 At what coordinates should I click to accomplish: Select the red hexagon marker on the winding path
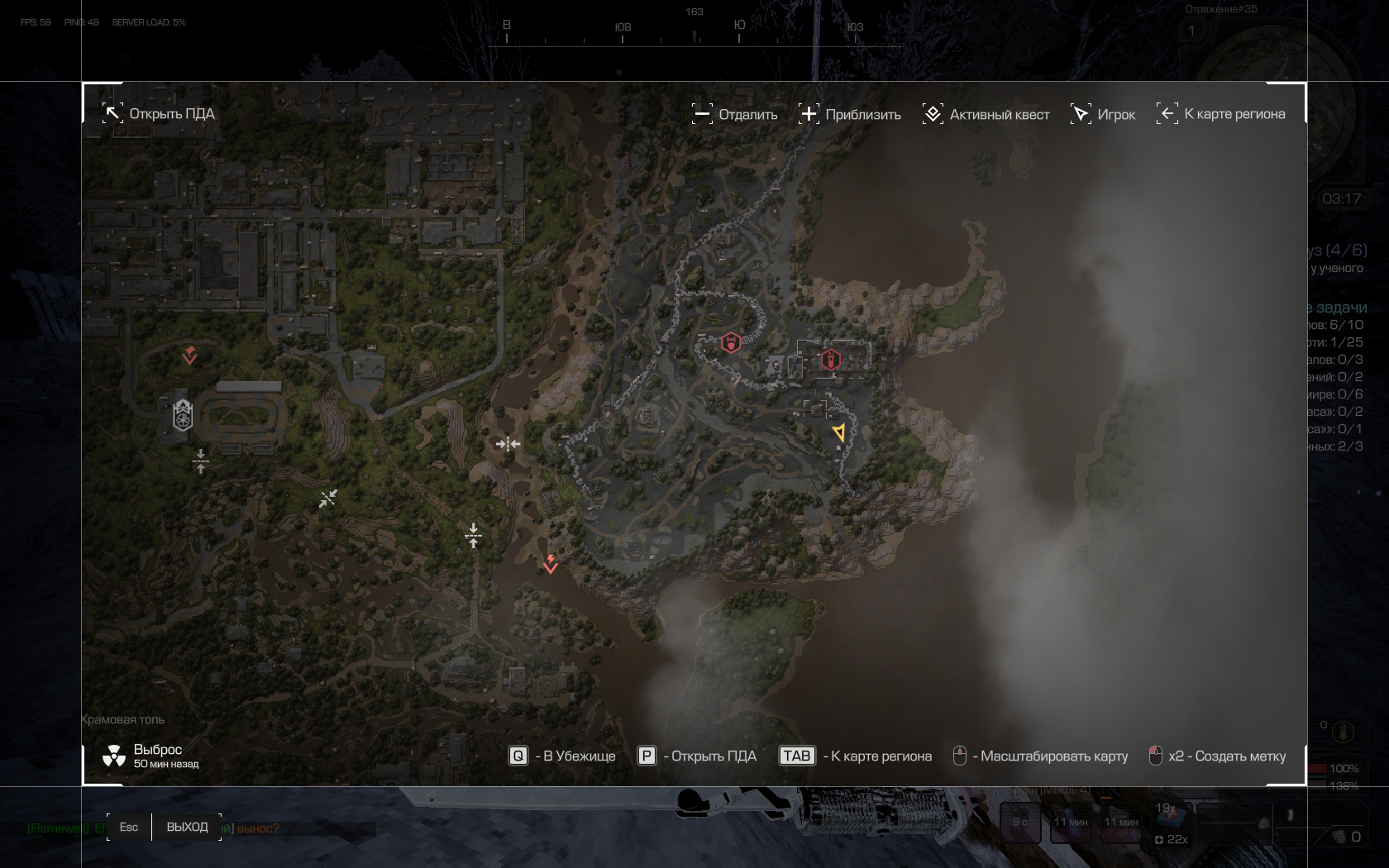(x=730, y=342)
